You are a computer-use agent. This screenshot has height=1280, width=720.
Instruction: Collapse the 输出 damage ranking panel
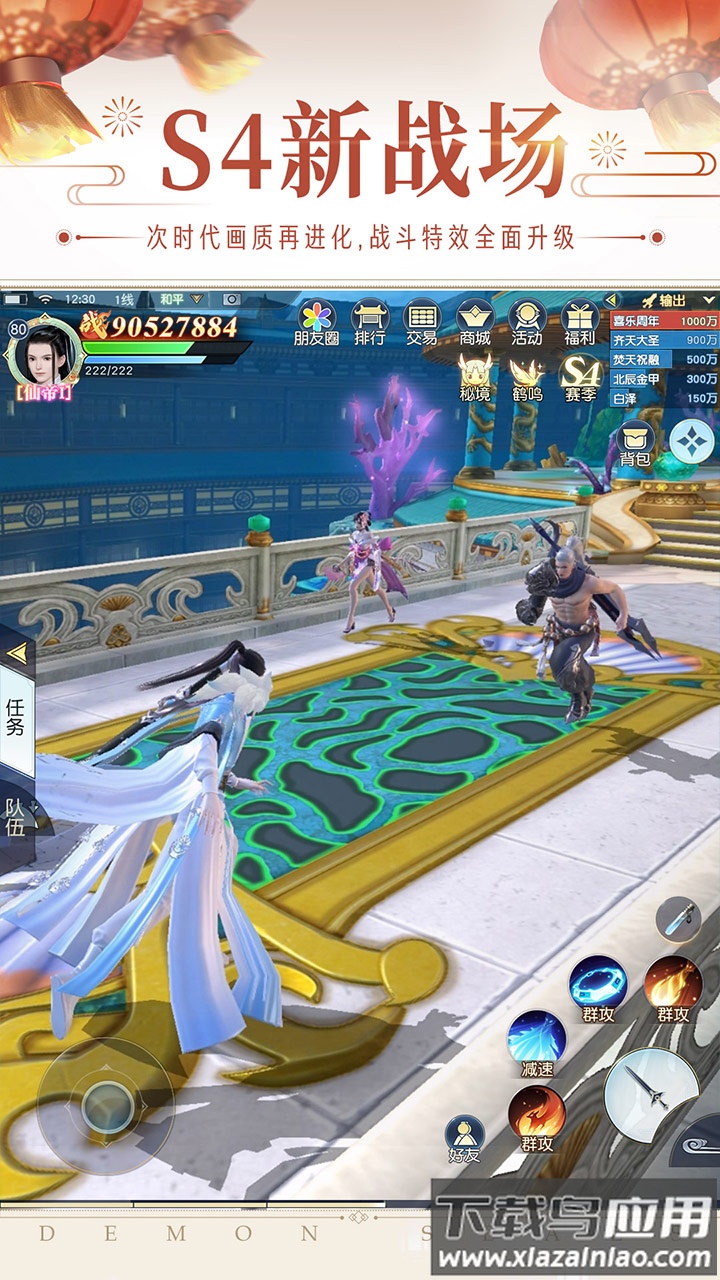[x=614, y=300]
